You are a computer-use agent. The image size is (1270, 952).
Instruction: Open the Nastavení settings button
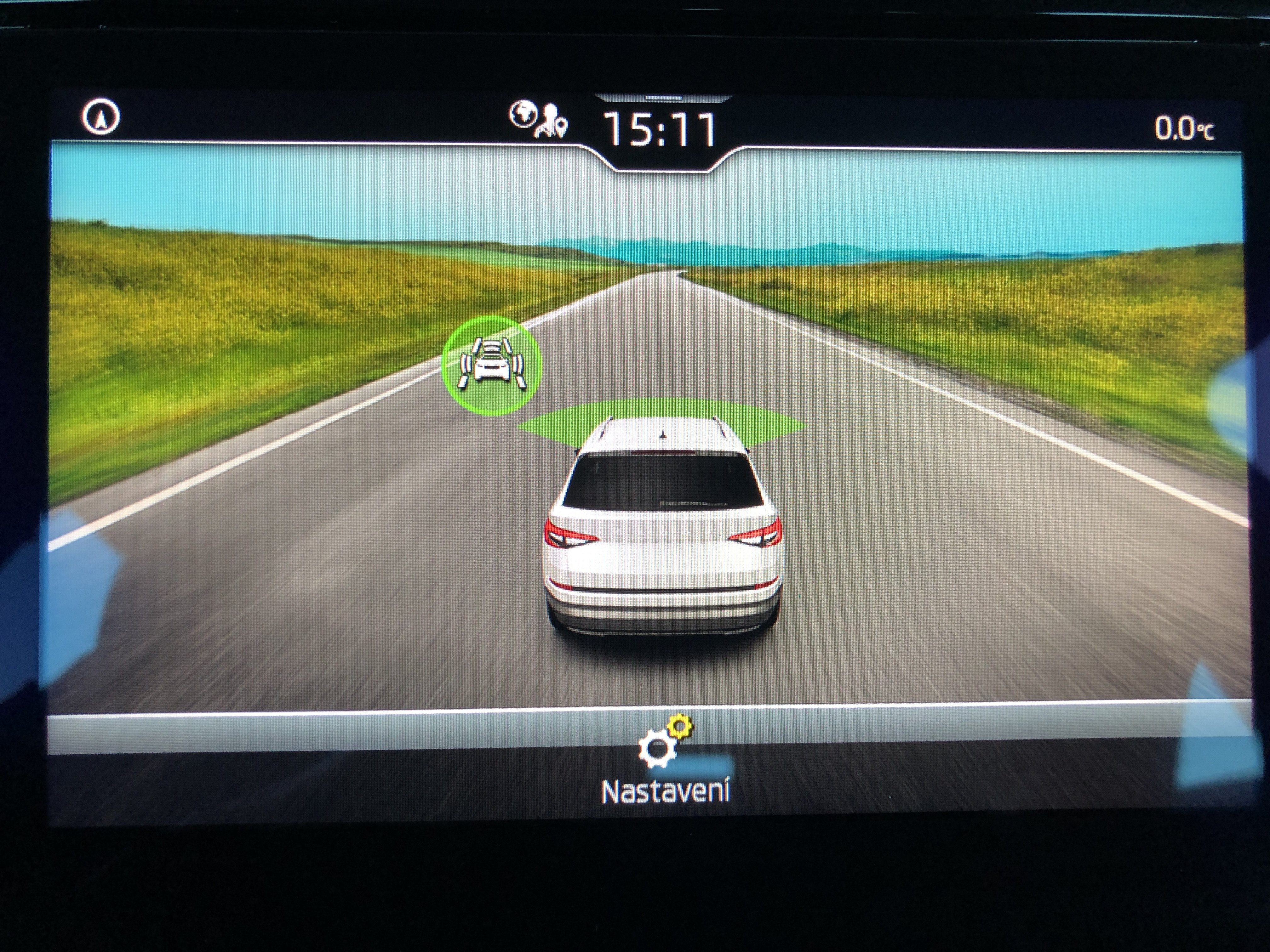tap(665, 761)
